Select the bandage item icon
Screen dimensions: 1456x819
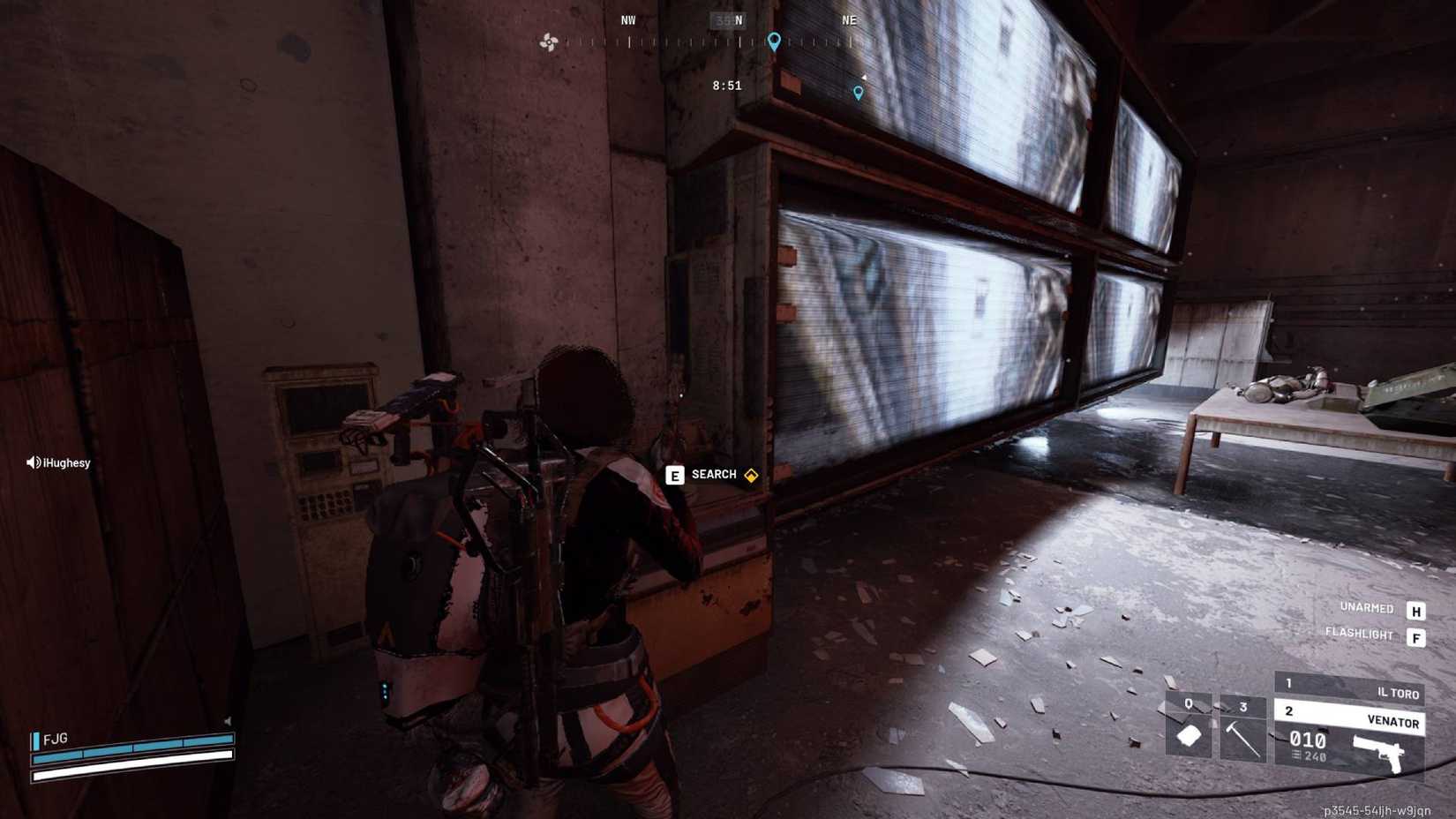pyautogui.click(x=1188, y=736)
